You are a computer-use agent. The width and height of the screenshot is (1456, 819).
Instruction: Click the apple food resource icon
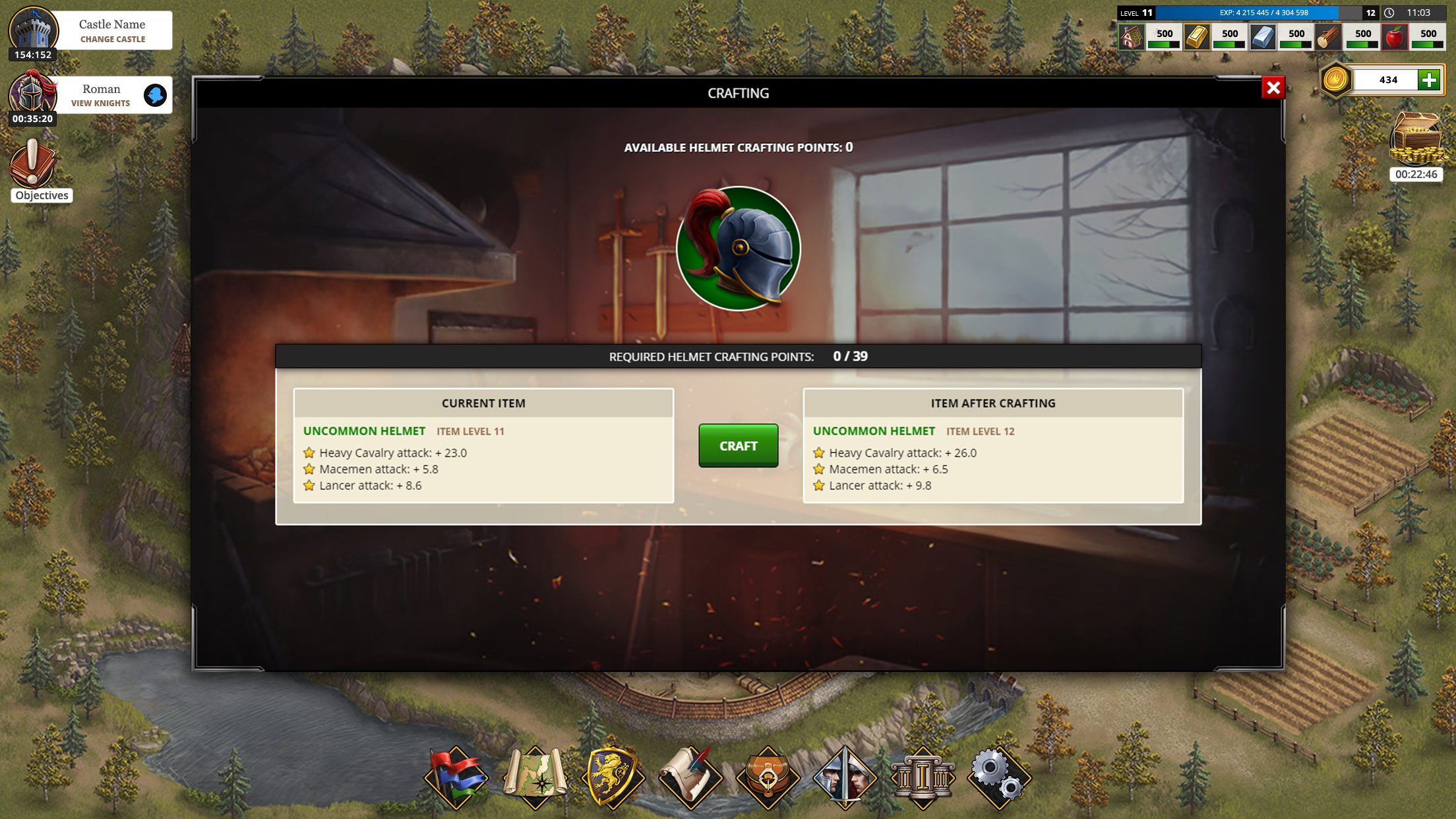pos(1394,37)
